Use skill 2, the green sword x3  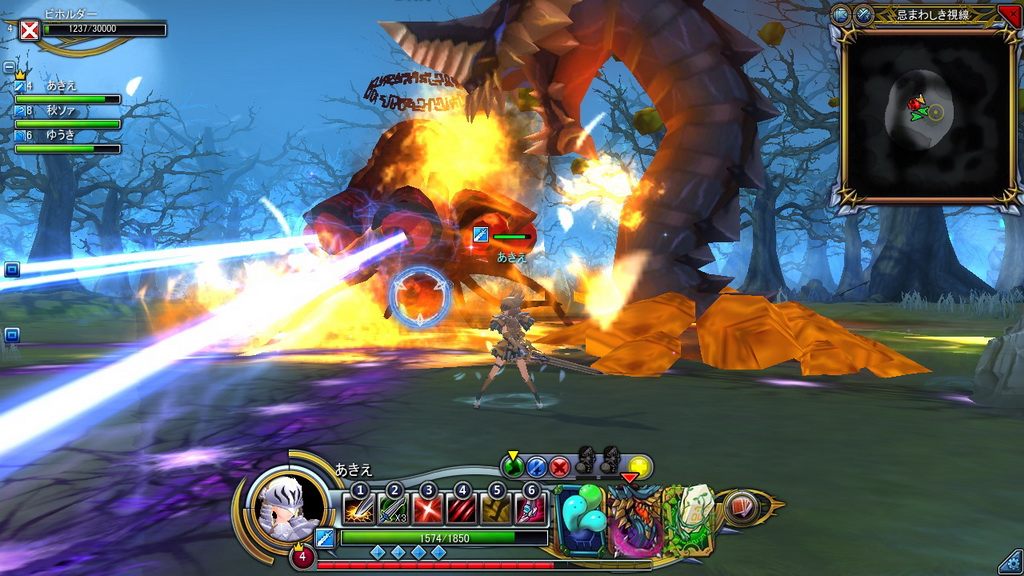pyautogui.click(x=394, y=509)
